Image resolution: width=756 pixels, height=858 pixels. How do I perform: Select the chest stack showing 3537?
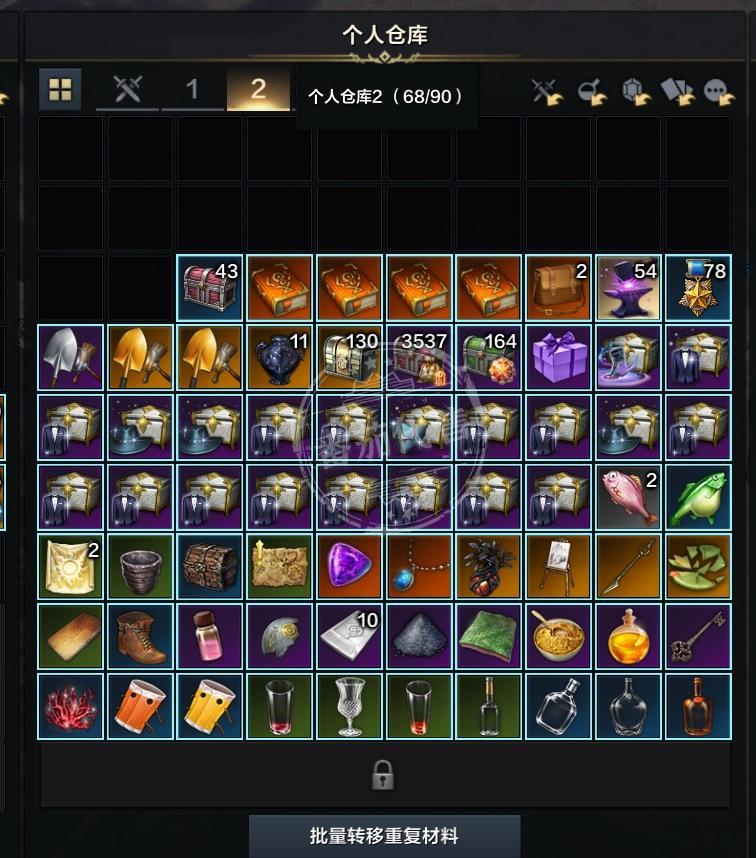point(420,358)
